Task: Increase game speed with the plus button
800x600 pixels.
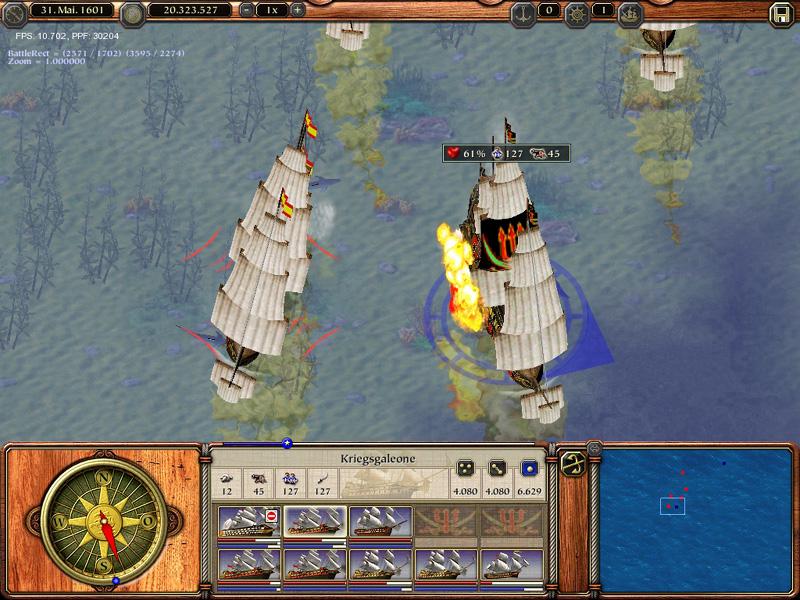Action: coord(297,10)
